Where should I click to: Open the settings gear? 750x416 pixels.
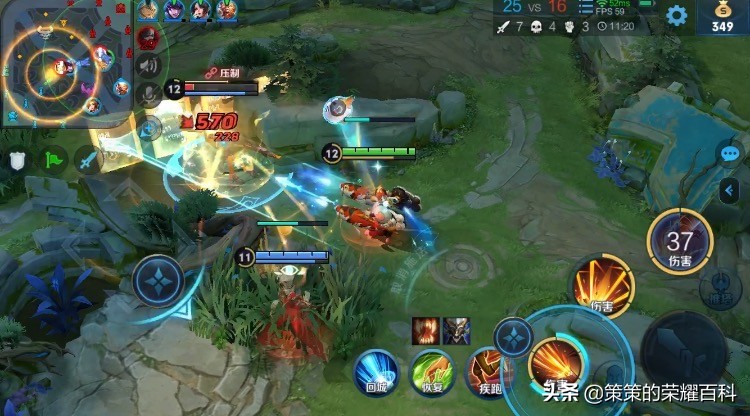pos(677,16)
